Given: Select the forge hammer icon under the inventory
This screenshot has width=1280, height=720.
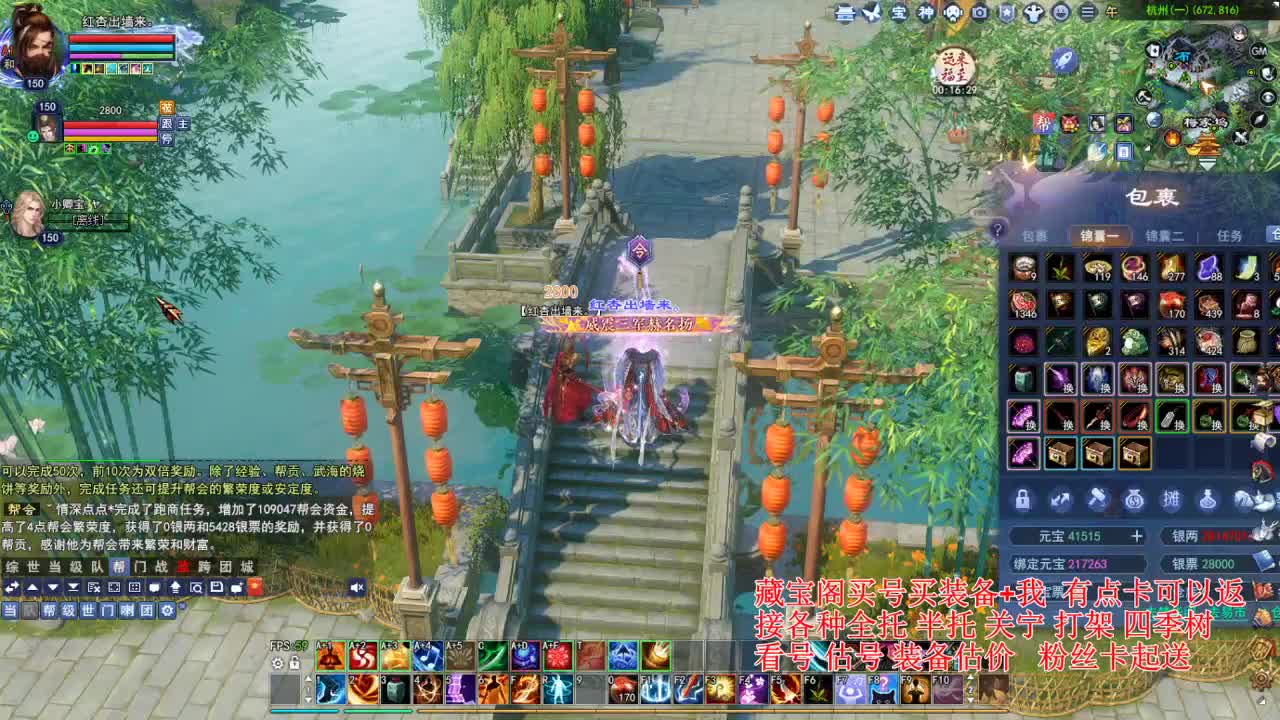Looking at the screenshot, I should click(1097, 500).
